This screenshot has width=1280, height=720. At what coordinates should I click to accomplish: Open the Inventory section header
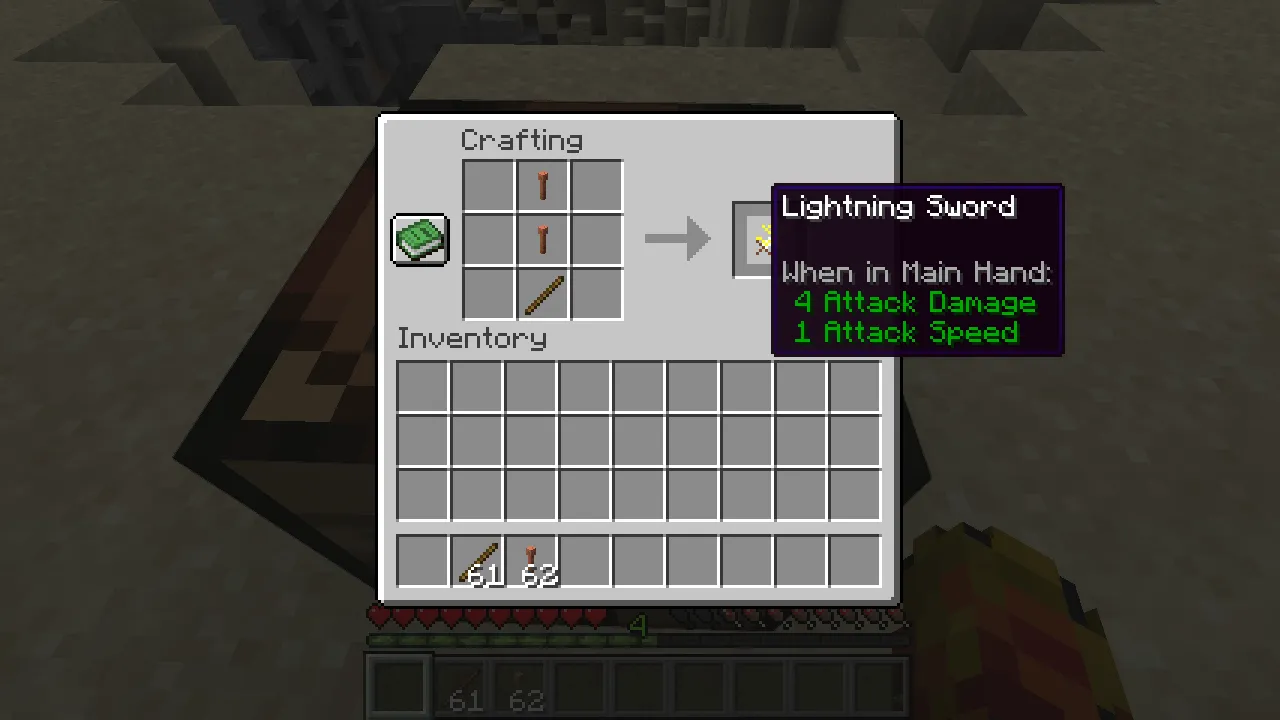471,338
